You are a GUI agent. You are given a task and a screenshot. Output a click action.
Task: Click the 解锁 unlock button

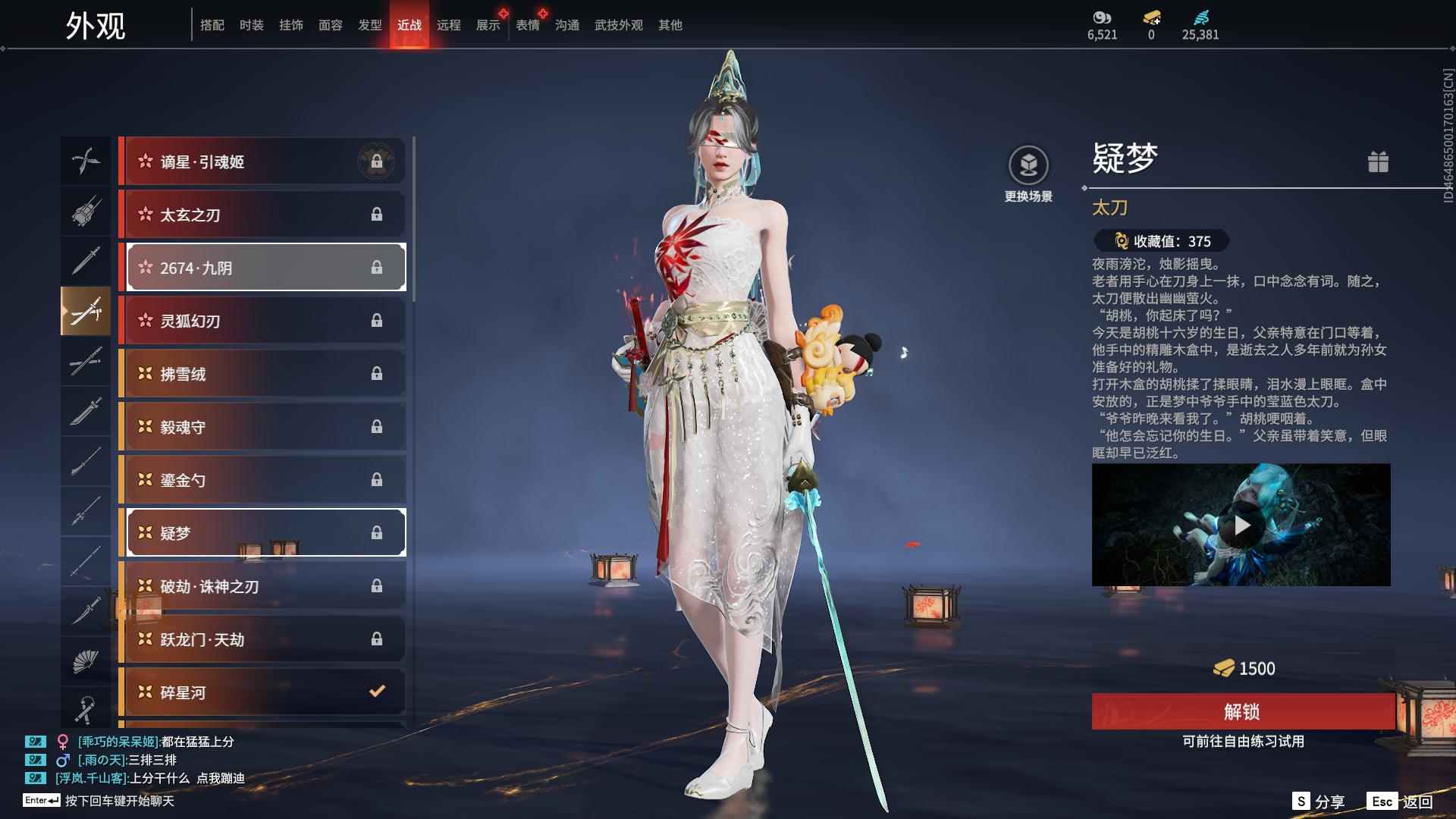coord(1241,712)
